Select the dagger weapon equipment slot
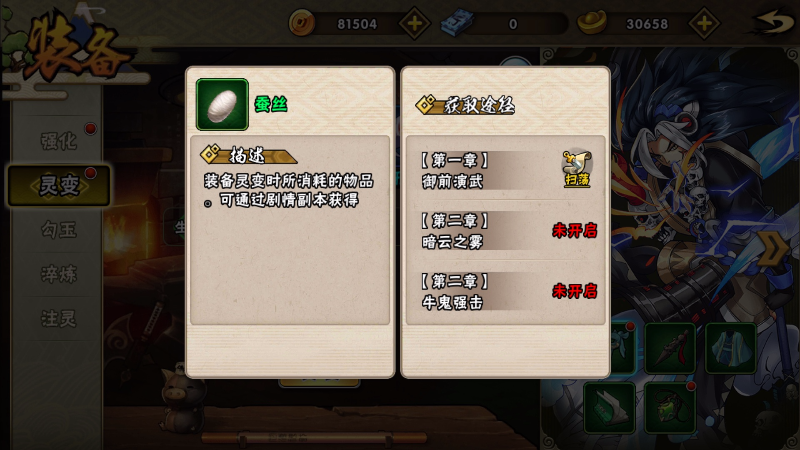Screen dimensions: 800x450 670,348
